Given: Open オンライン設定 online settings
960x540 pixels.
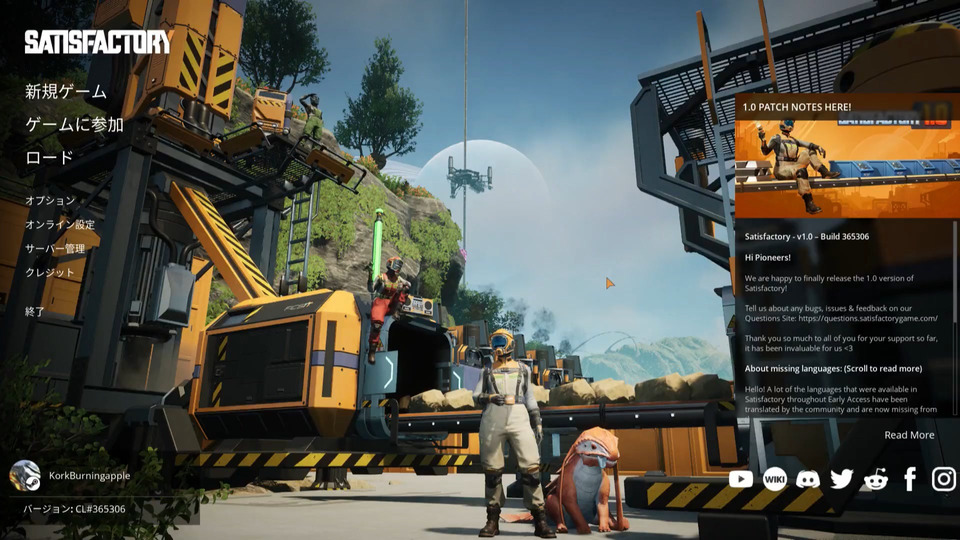Looking at the screenshot, I should point(60,225).
